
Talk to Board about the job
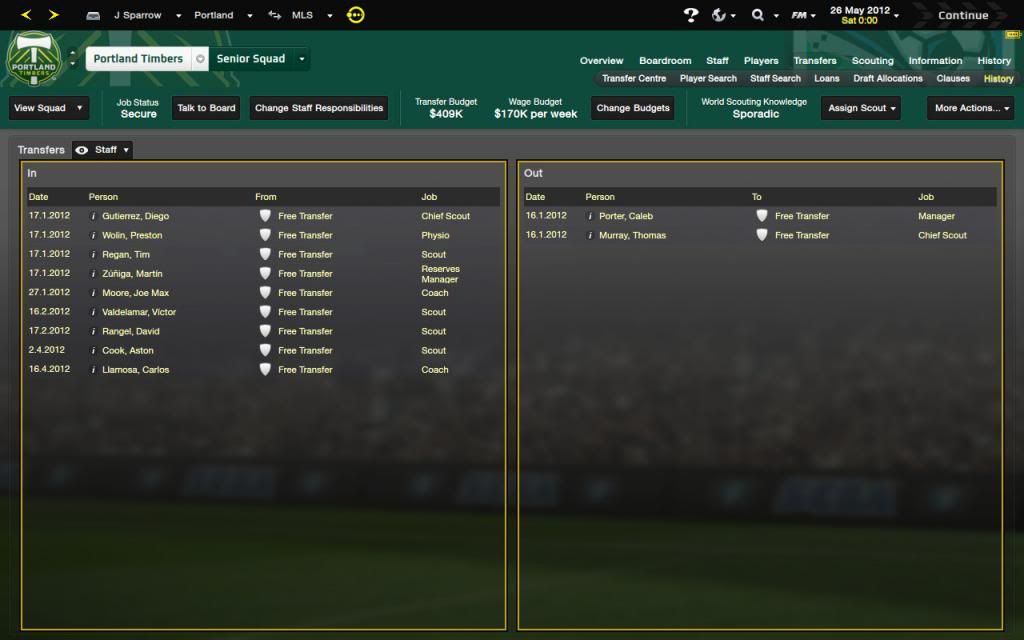(206, 108)
